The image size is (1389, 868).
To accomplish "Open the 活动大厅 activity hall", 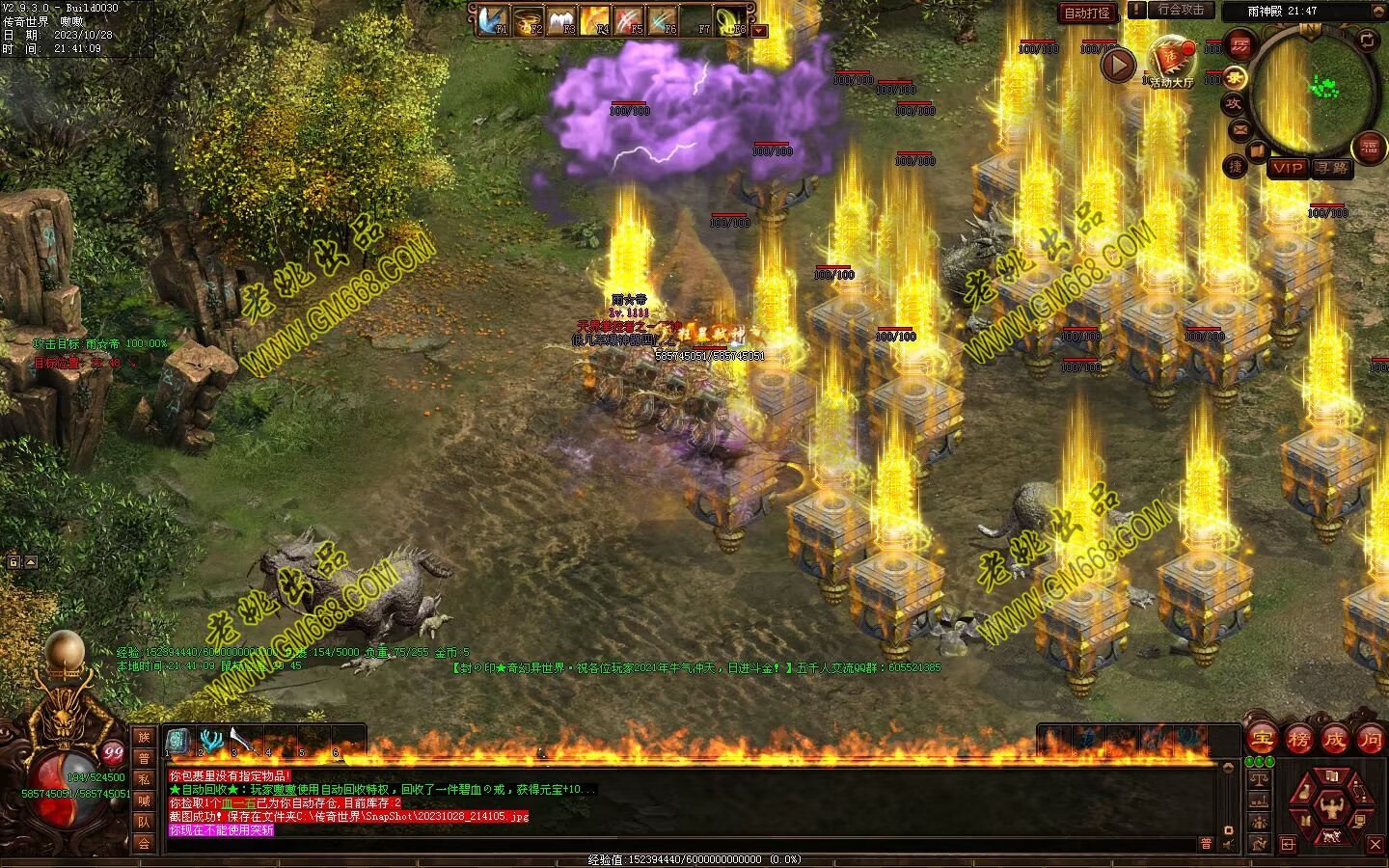I will click(1171, 62).
